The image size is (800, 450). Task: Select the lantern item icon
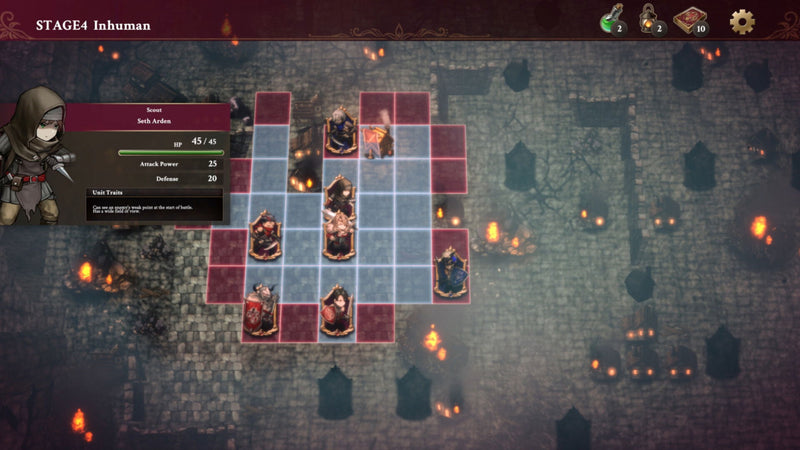coord(647,20)
